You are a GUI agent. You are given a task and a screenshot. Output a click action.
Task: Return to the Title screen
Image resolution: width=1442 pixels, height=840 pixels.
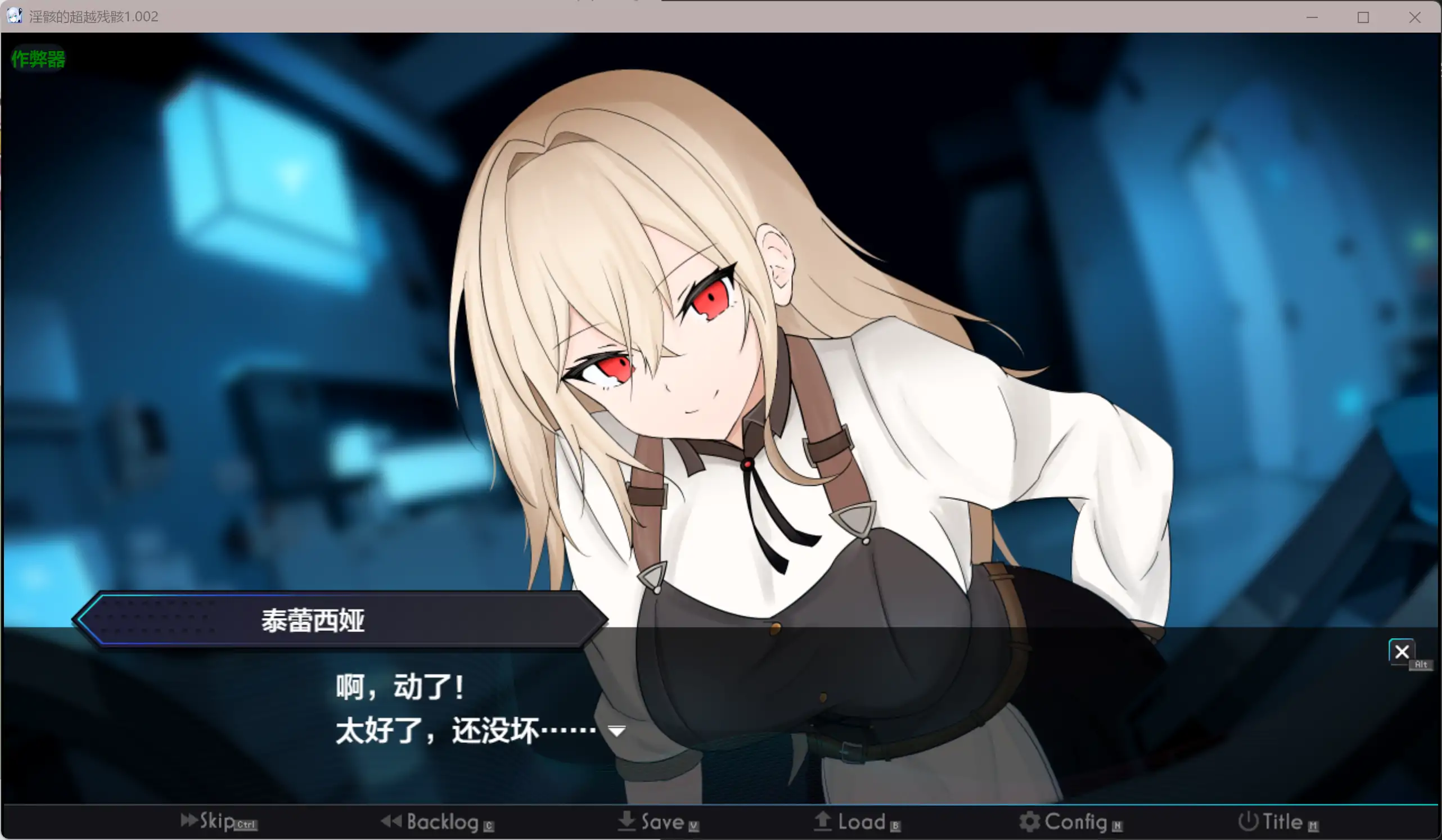point(1278,822)
